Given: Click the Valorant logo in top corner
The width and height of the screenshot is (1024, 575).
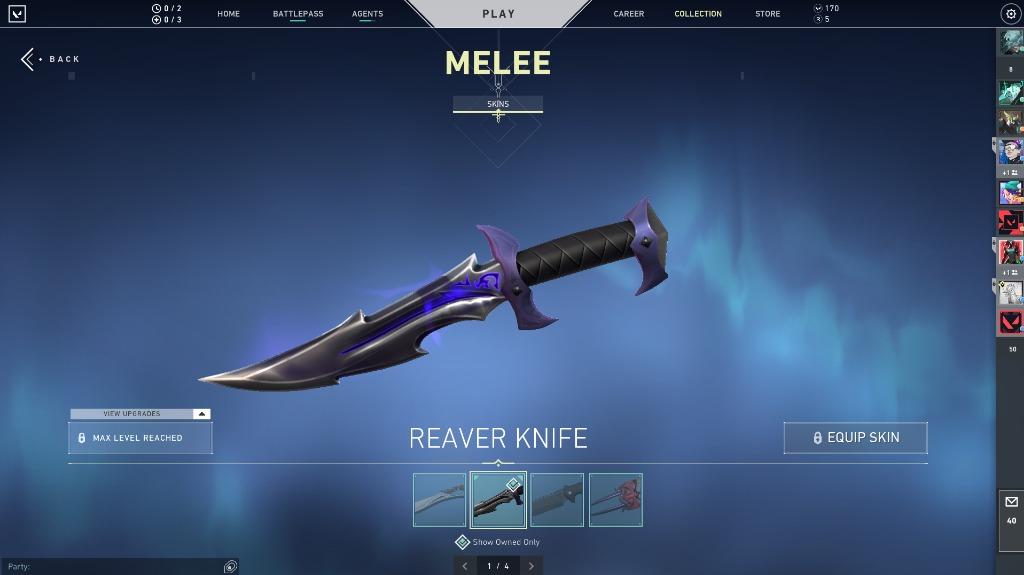Looking at the screenshot, I should pos(17,14).
